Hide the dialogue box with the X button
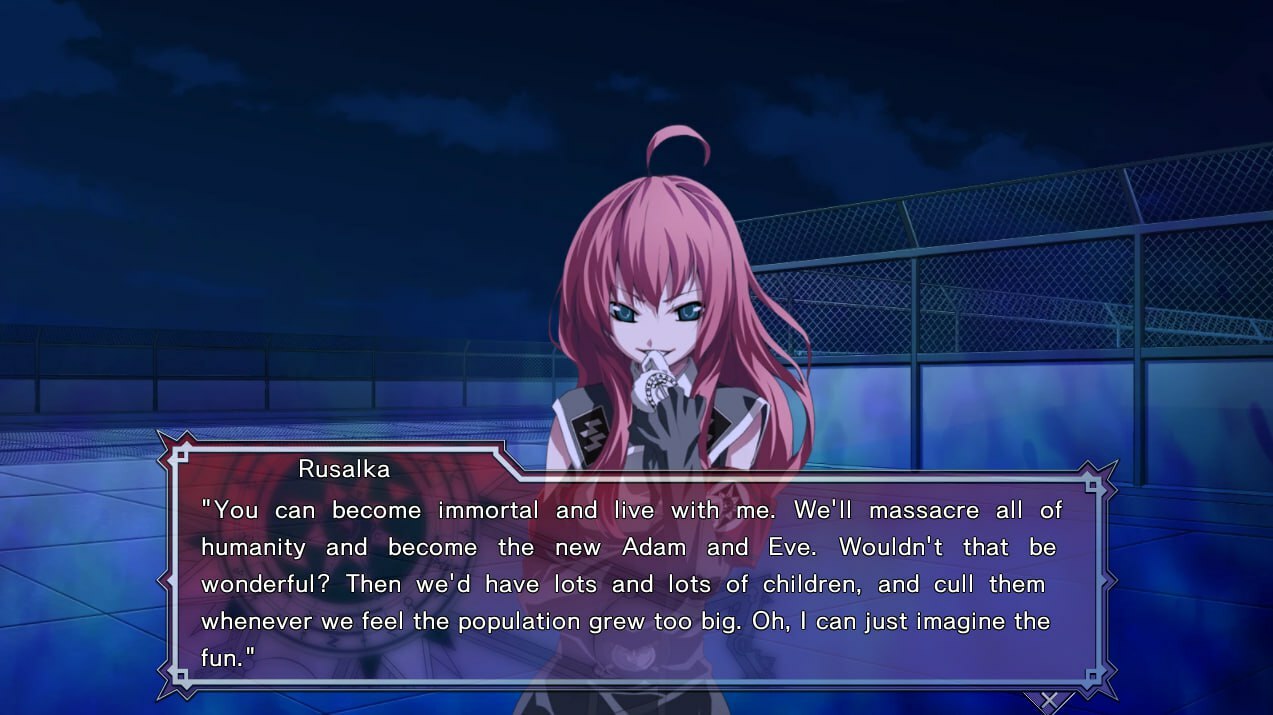 (x=1049, y=701)
